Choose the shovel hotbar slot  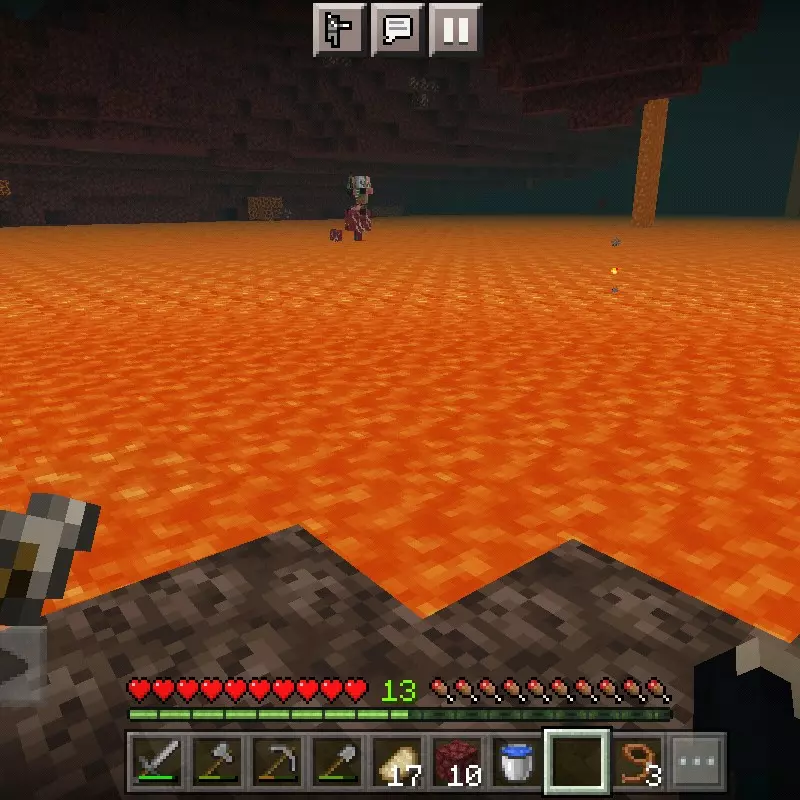[337, 763]
